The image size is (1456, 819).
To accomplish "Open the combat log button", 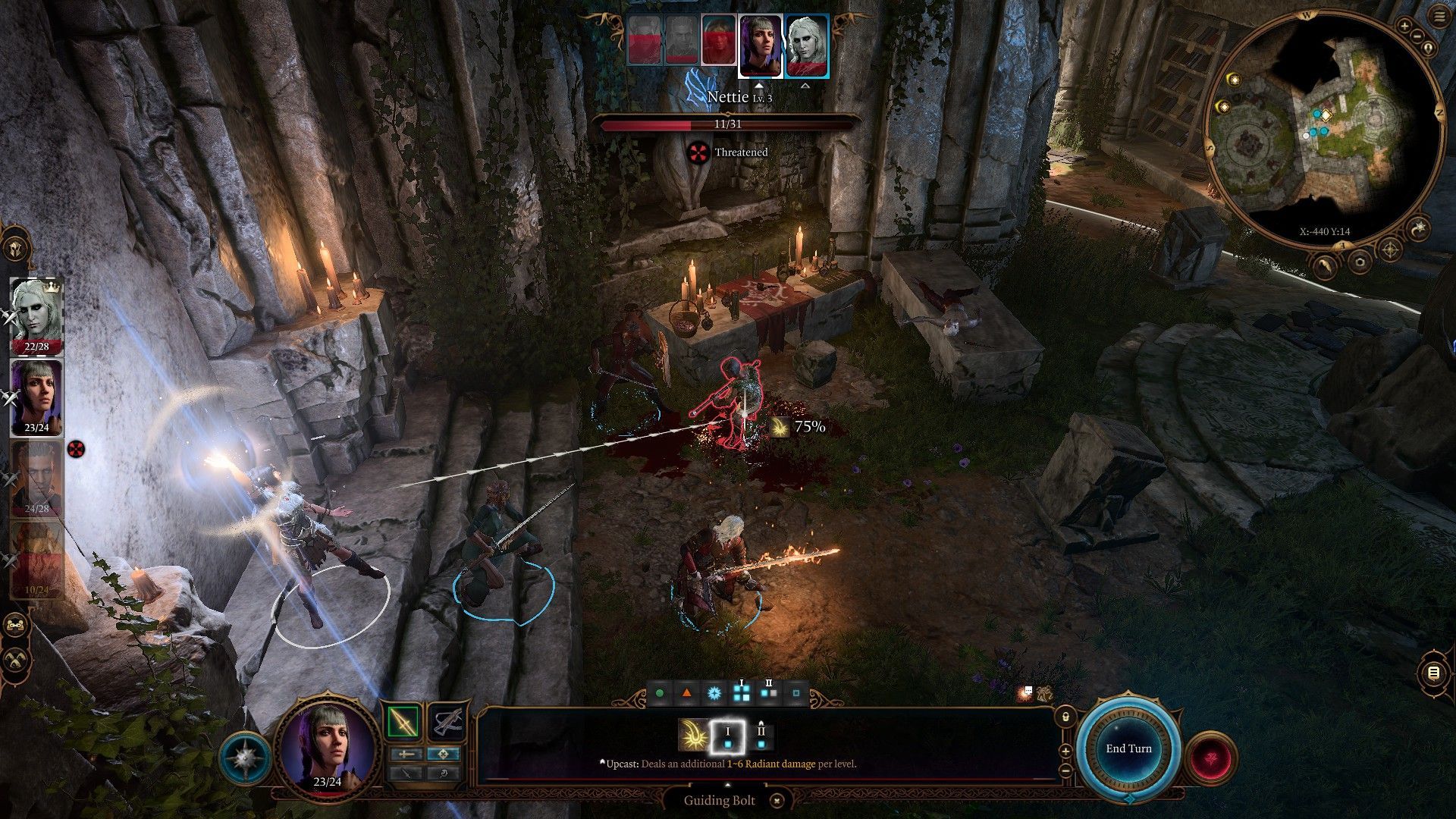I will click(x=1432, y=673).
